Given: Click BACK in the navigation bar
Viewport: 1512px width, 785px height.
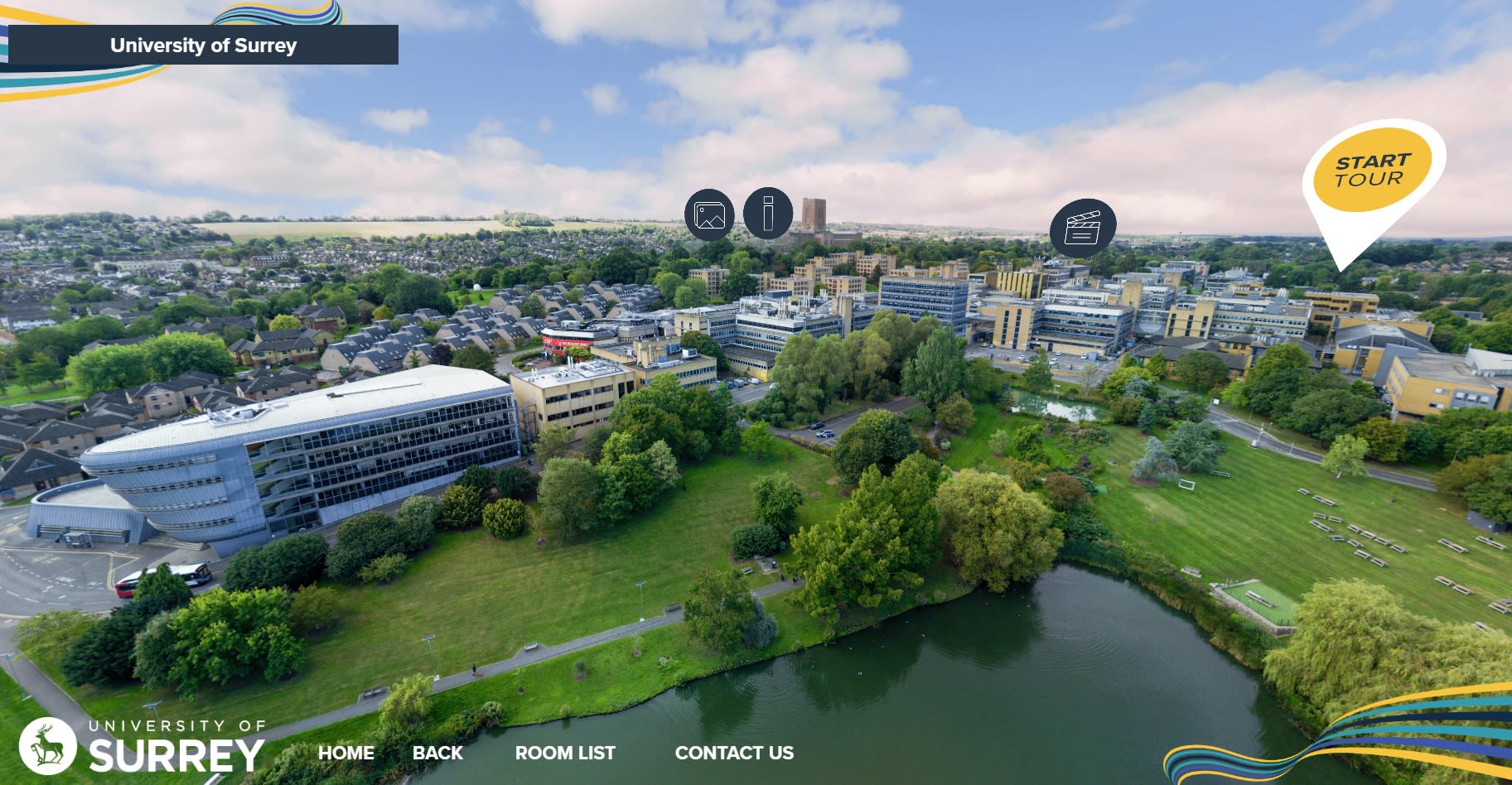Looking at the screenshot, I should 437,754.
